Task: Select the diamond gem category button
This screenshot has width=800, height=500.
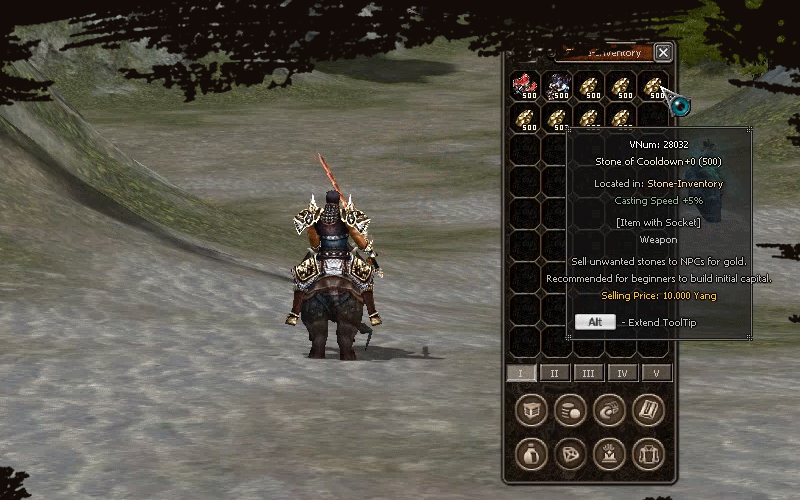Action: (570, 453)
